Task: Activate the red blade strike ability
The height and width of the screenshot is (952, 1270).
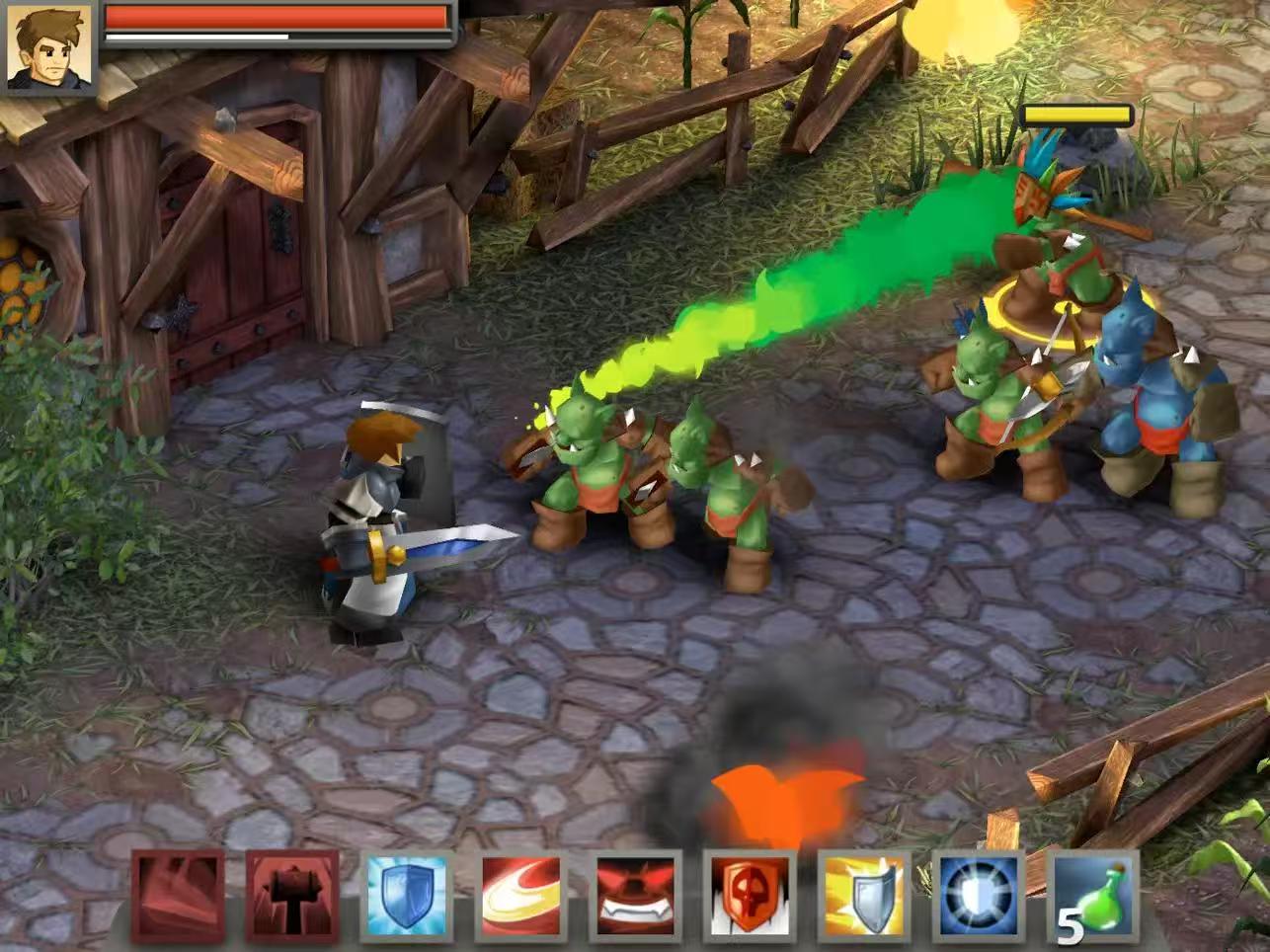Action: [178, 896]
